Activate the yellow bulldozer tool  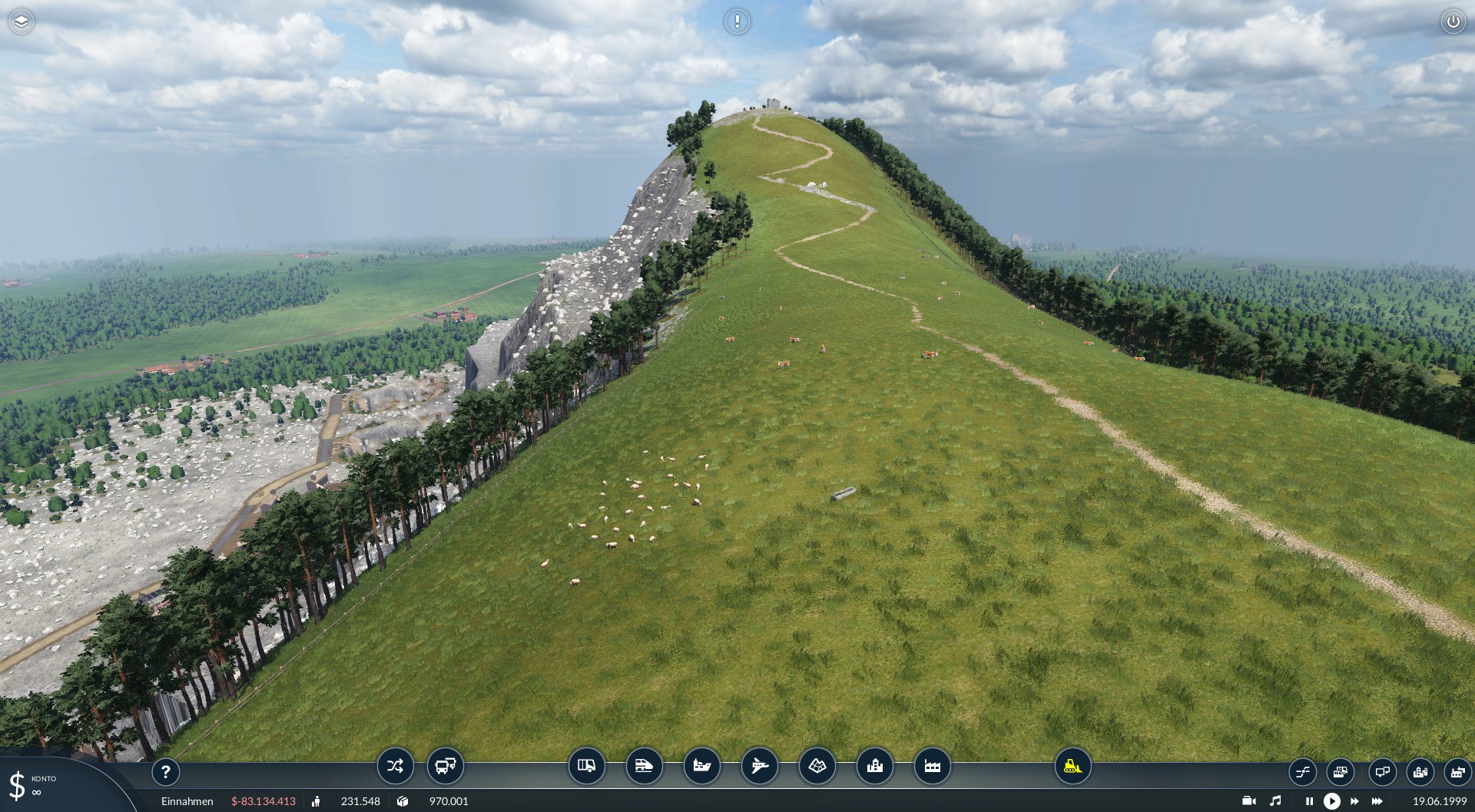pos(1072,766)
